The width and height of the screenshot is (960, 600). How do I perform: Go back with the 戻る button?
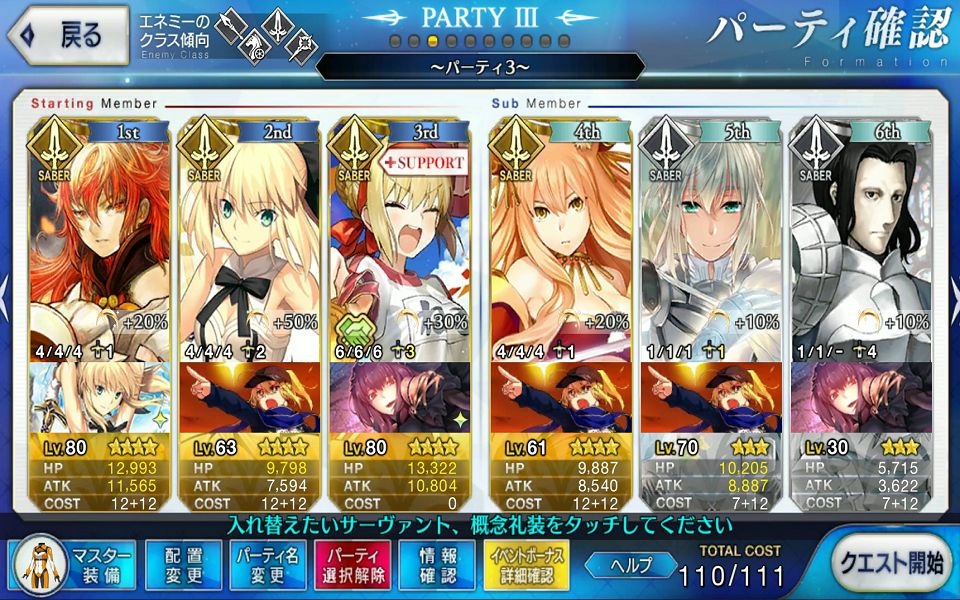click(x=68, y=35)
